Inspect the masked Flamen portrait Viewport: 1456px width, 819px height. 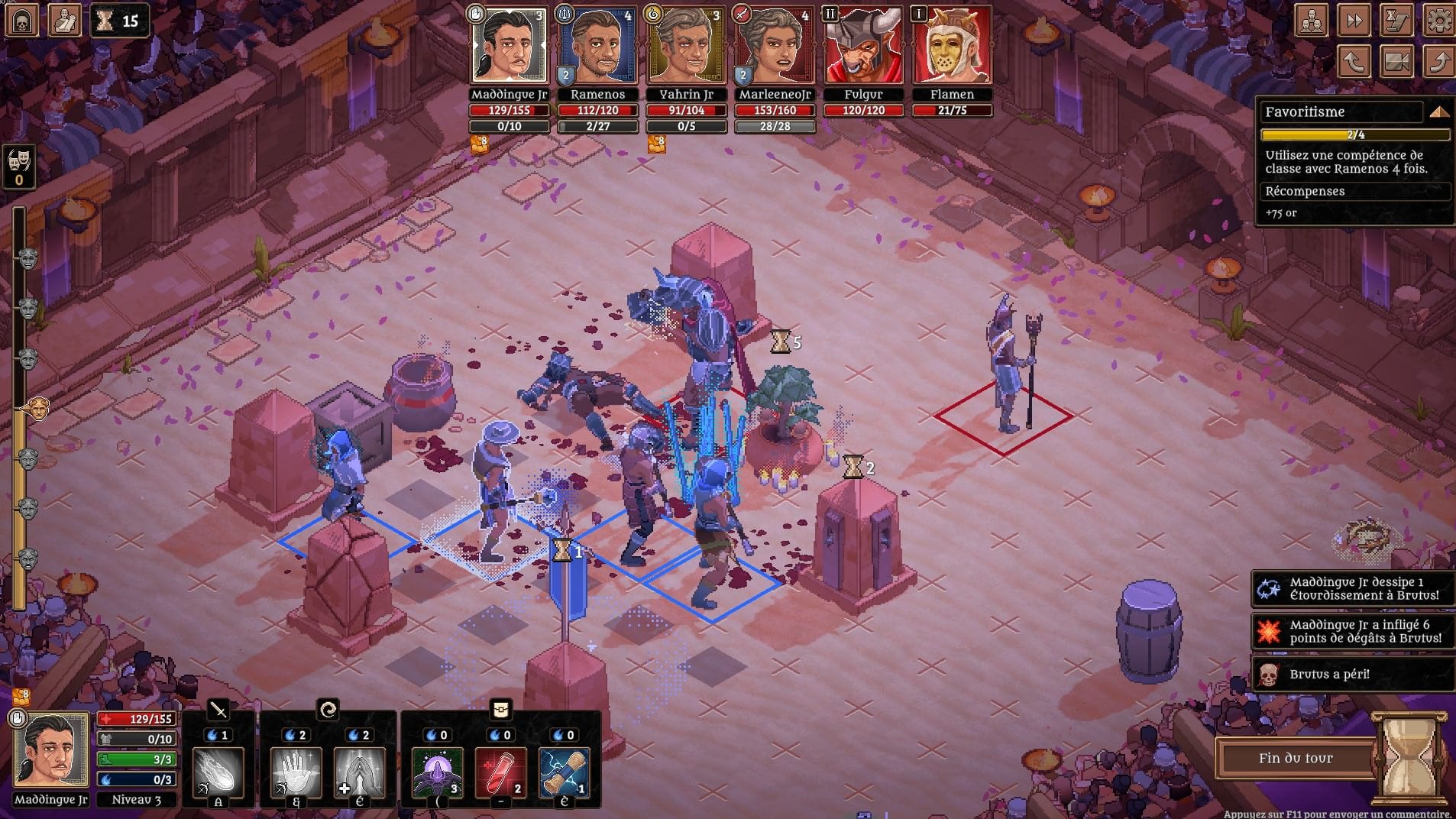[952, 46]
